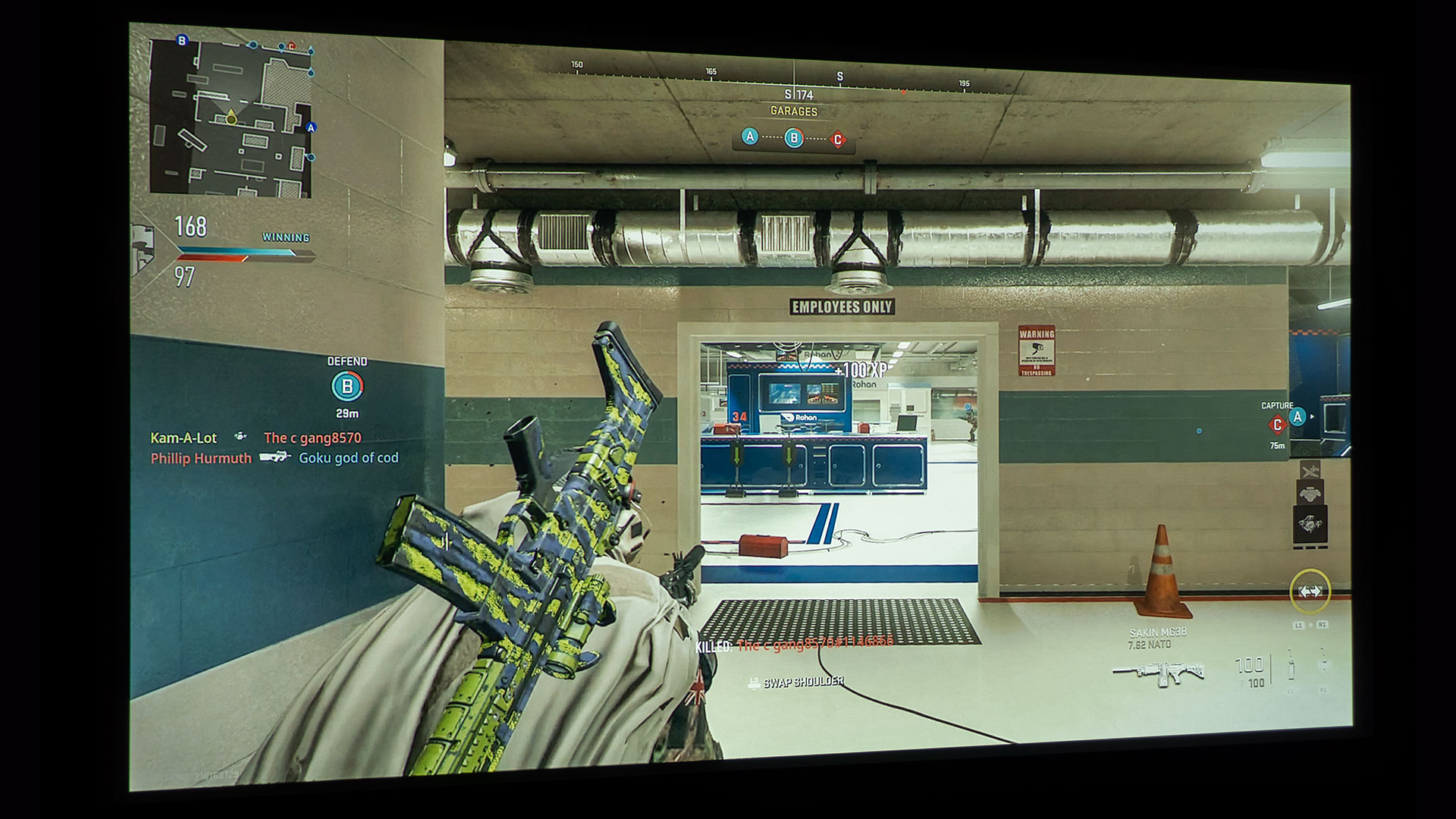Select objective B in the top flag tracker

coord(793,138)
